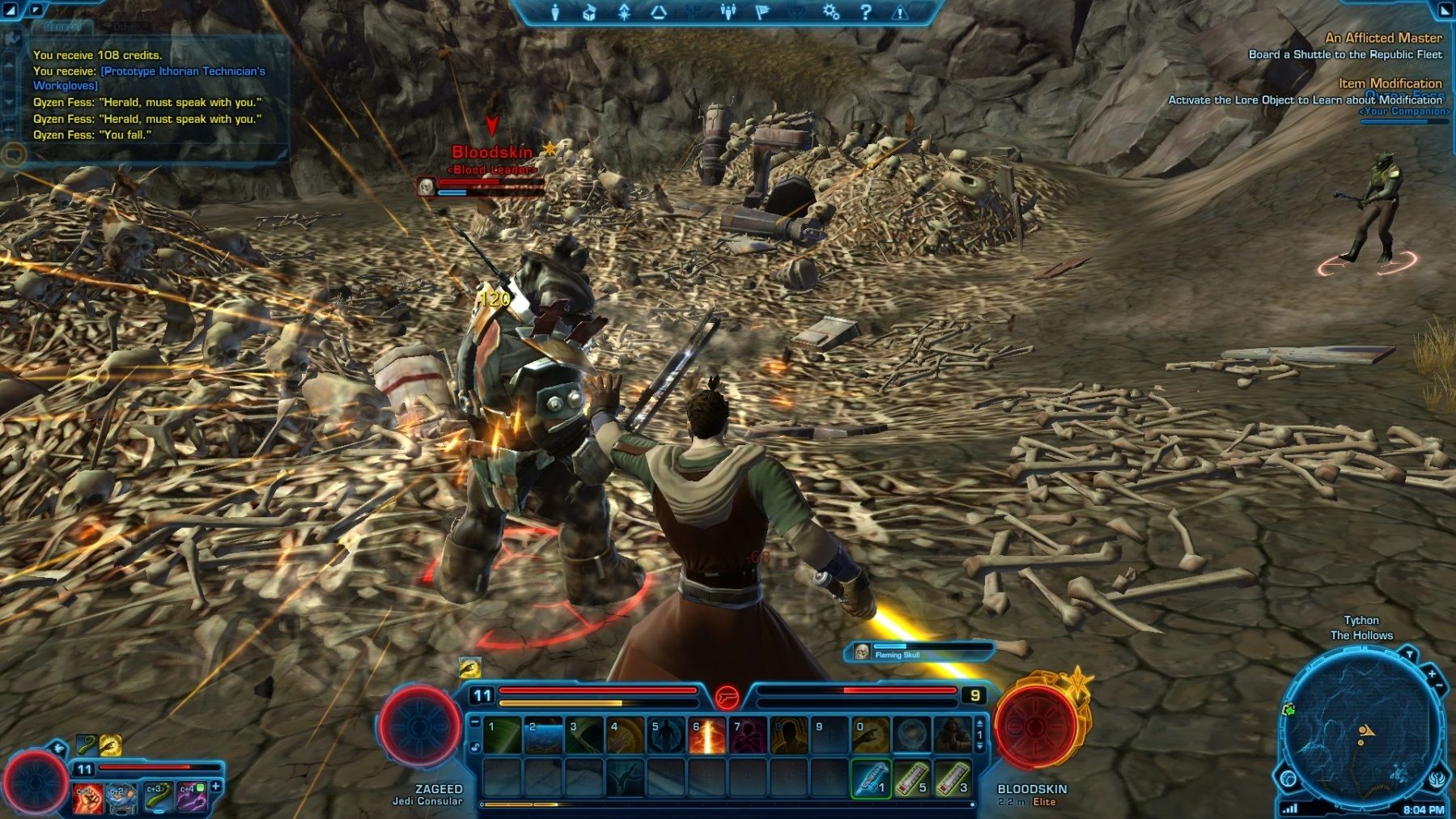Open the character sheet from the top menu
Screen dimensions: 1456x819
point(555,12)
